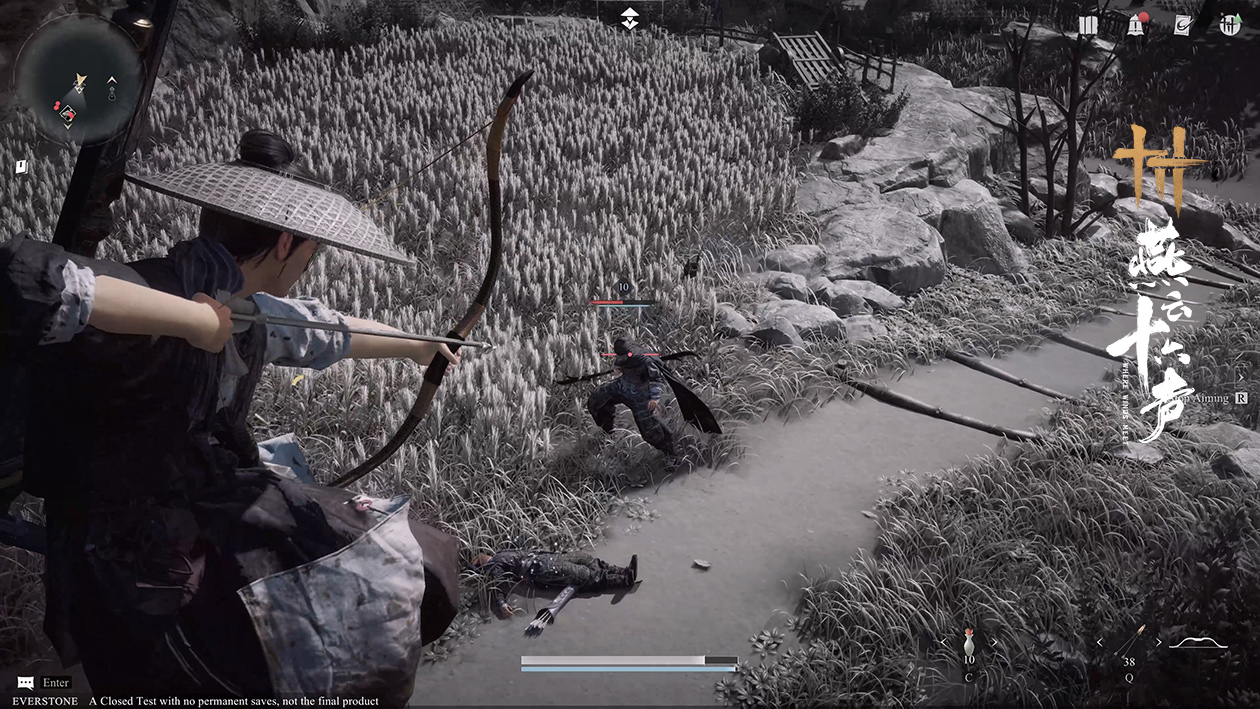Open the circular minimap
The width and height of the screenshot is (1260, 709).
(x=79, y=79)
